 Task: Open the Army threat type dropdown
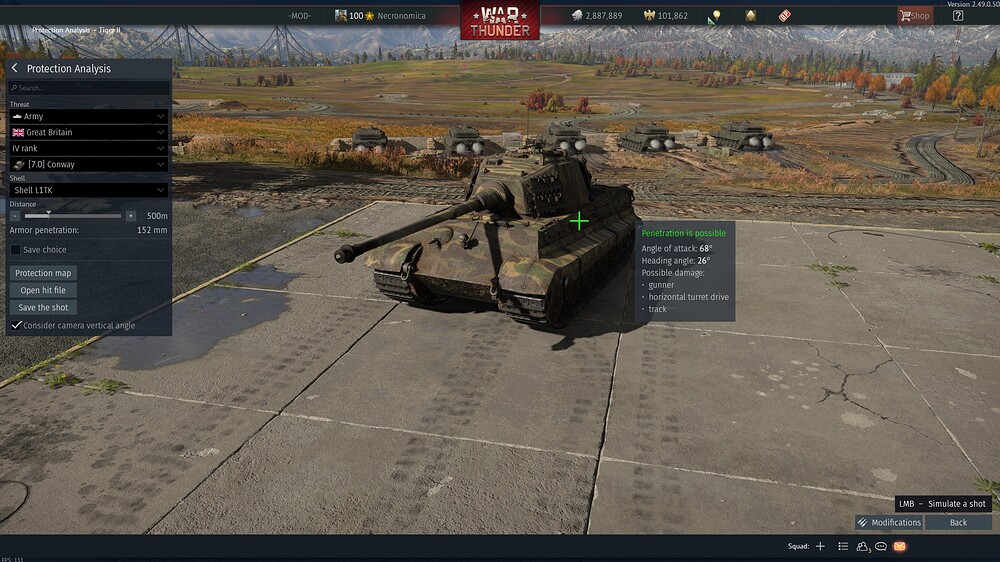[x=88, y=116]
